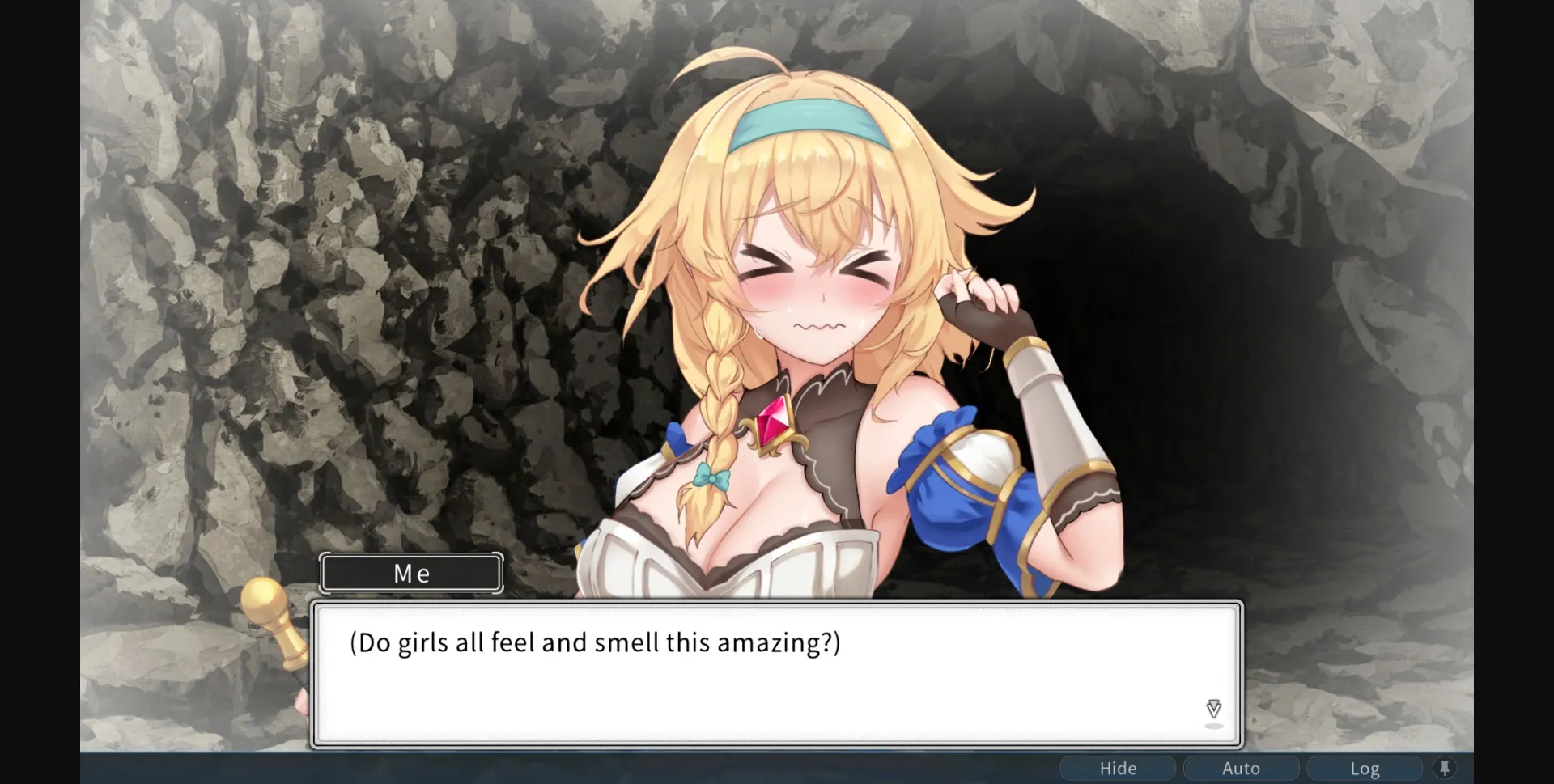1554x784 pixels.
Task: Click Log to review previous dialogue
Action: (1365, 767)
